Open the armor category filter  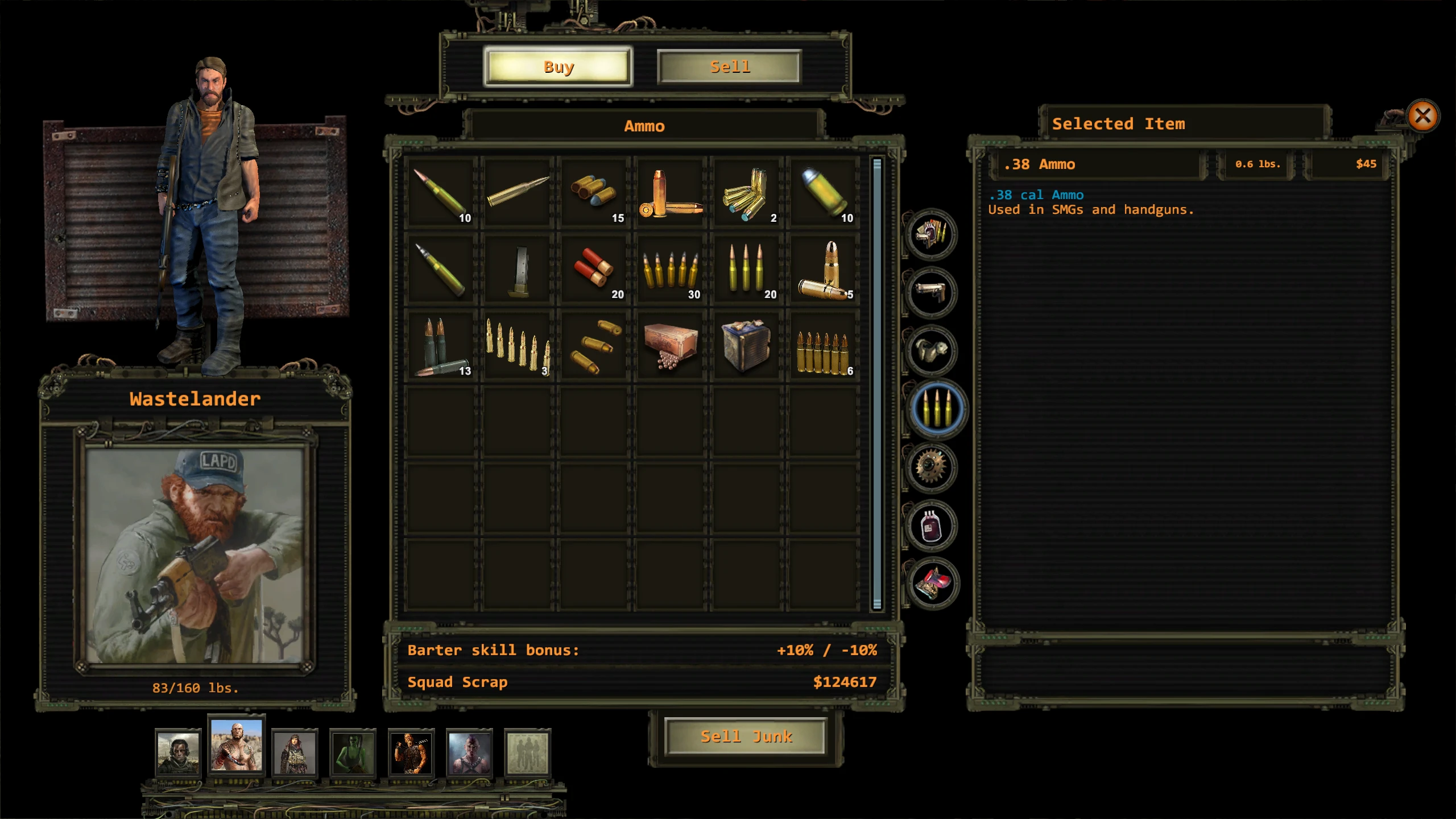pyautogui.click(x=933, y=350)
